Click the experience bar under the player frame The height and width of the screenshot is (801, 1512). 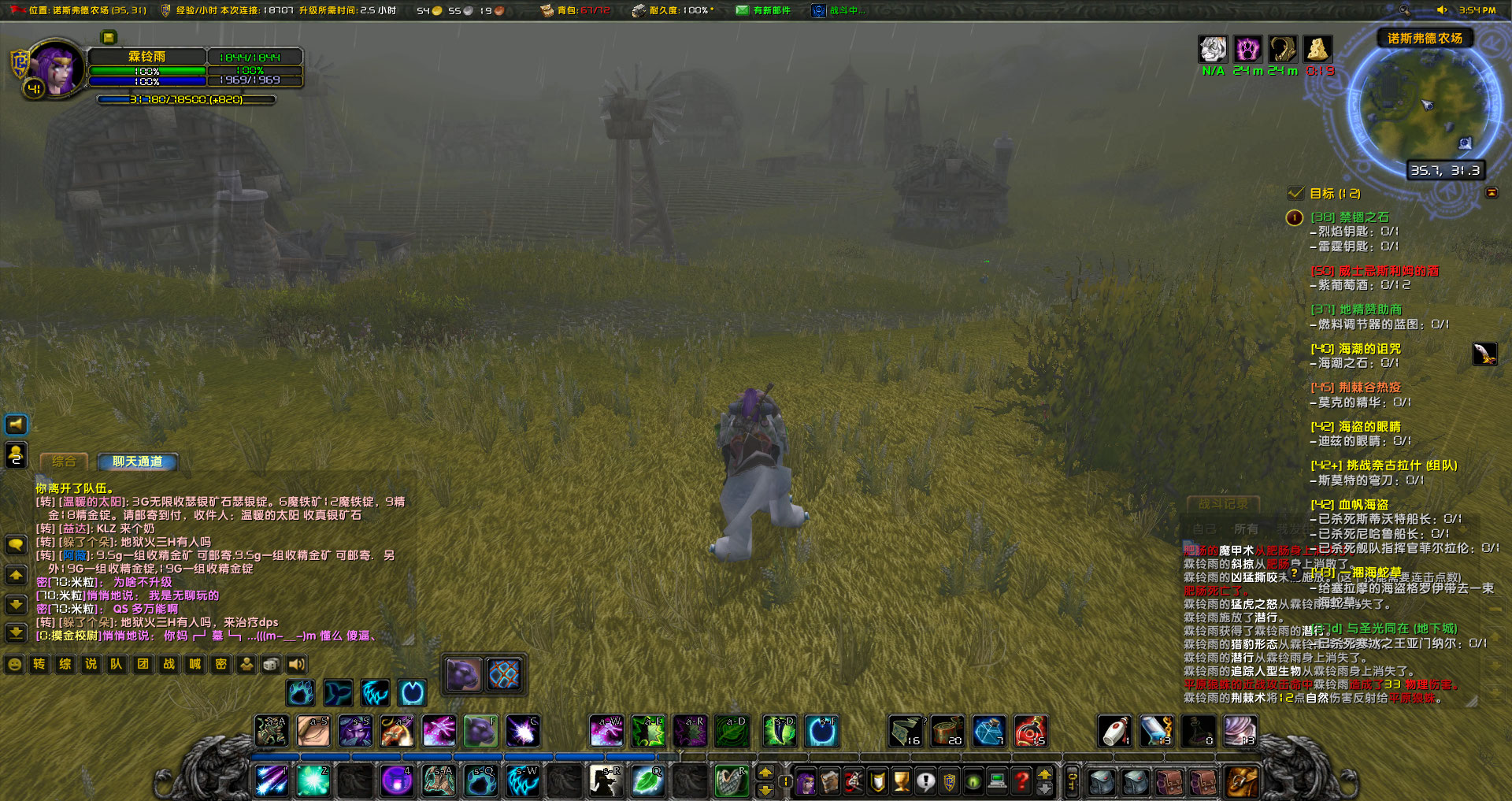click(187, 99)
